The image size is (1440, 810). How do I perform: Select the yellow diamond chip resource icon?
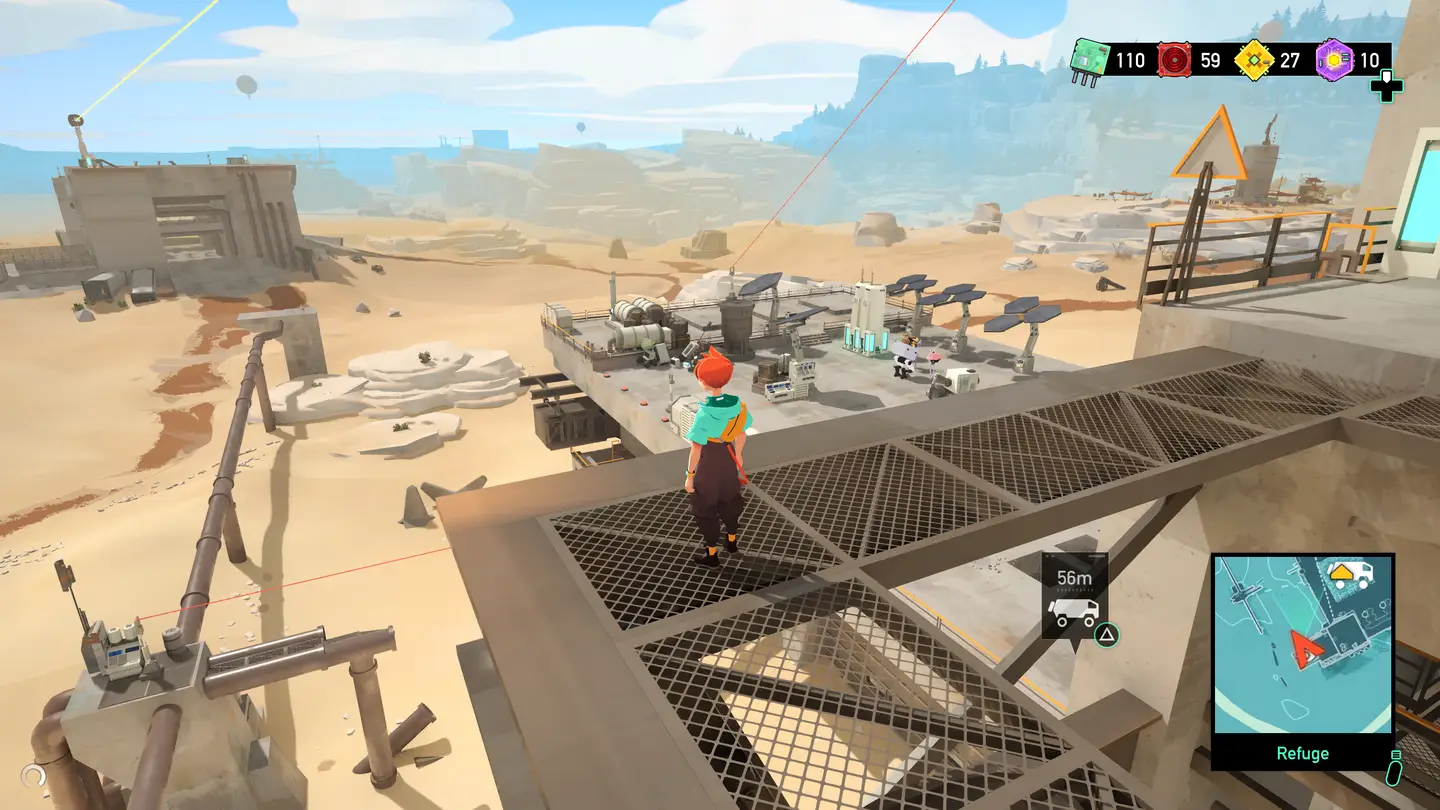pyautogui.click(x=1254, y=60)
